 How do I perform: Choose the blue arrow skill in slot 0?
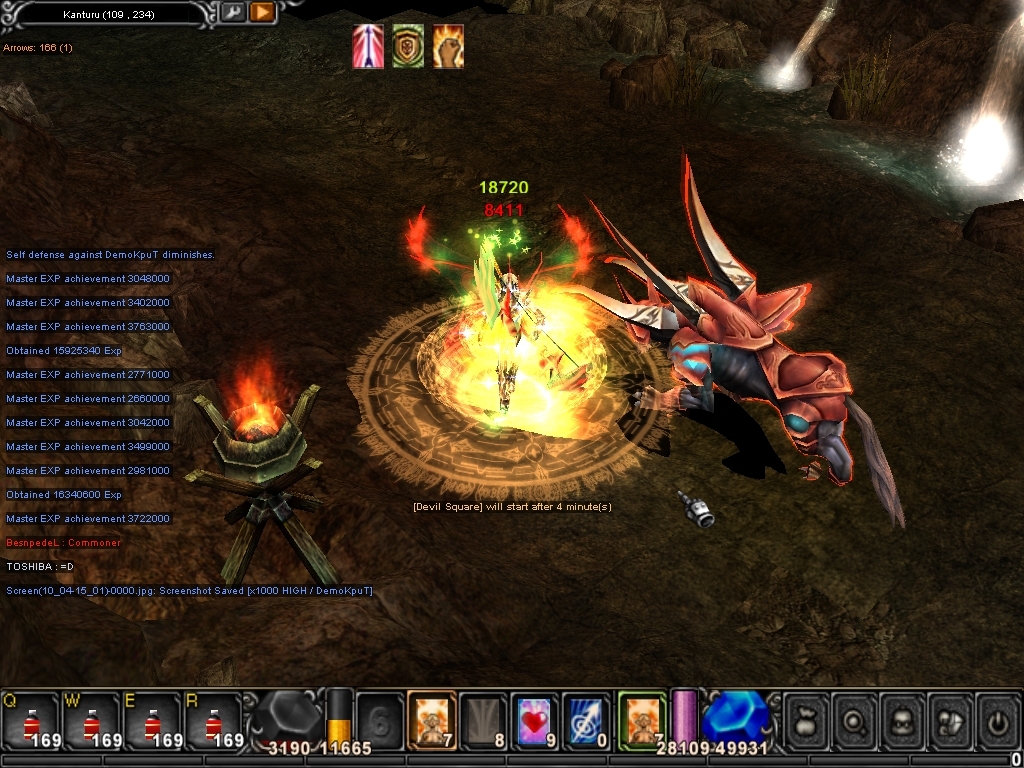pyautogui.click(x=586, y=720)
